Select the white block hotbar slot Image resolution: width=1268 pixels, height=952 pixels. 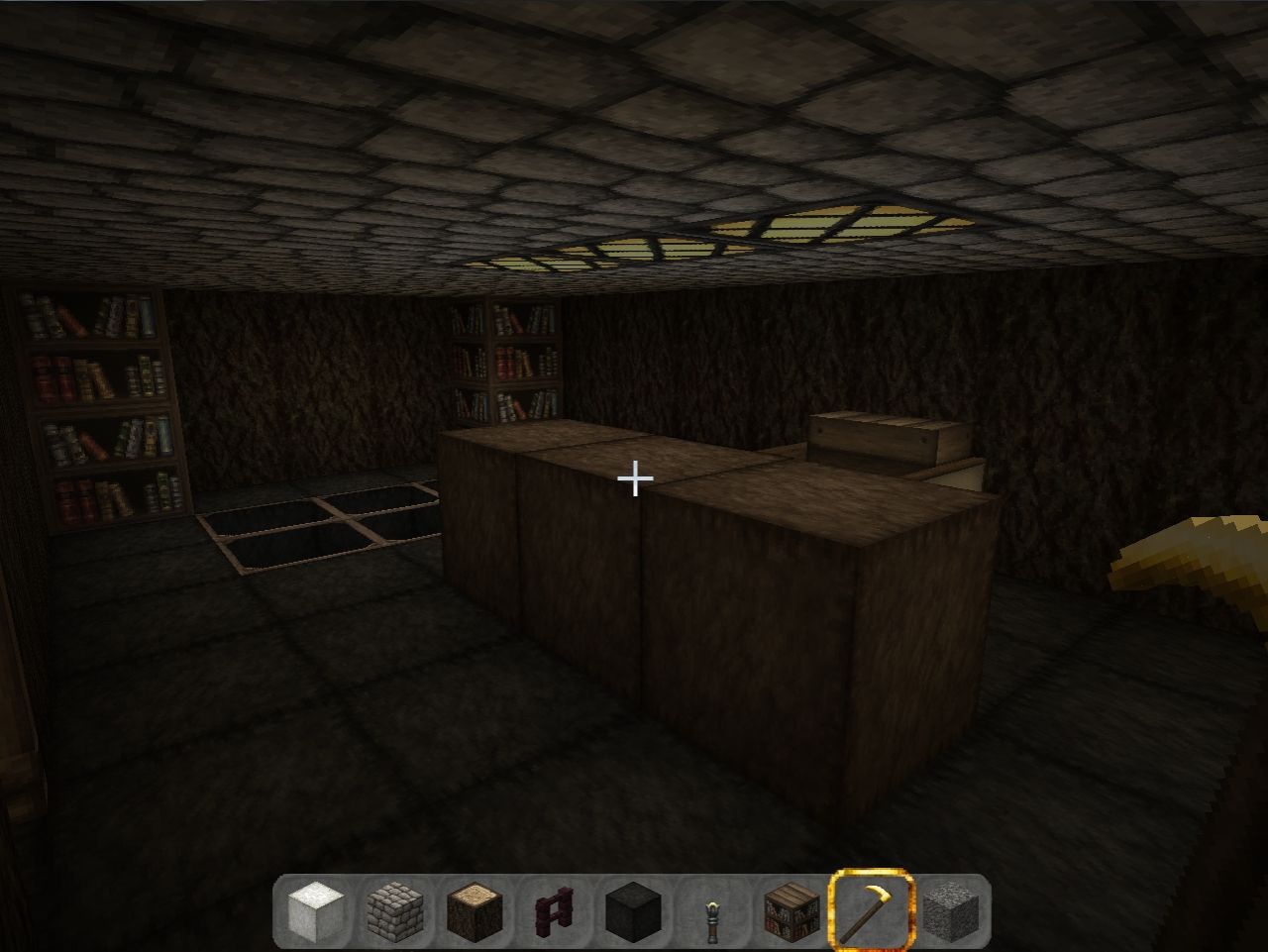pos(316,909)
